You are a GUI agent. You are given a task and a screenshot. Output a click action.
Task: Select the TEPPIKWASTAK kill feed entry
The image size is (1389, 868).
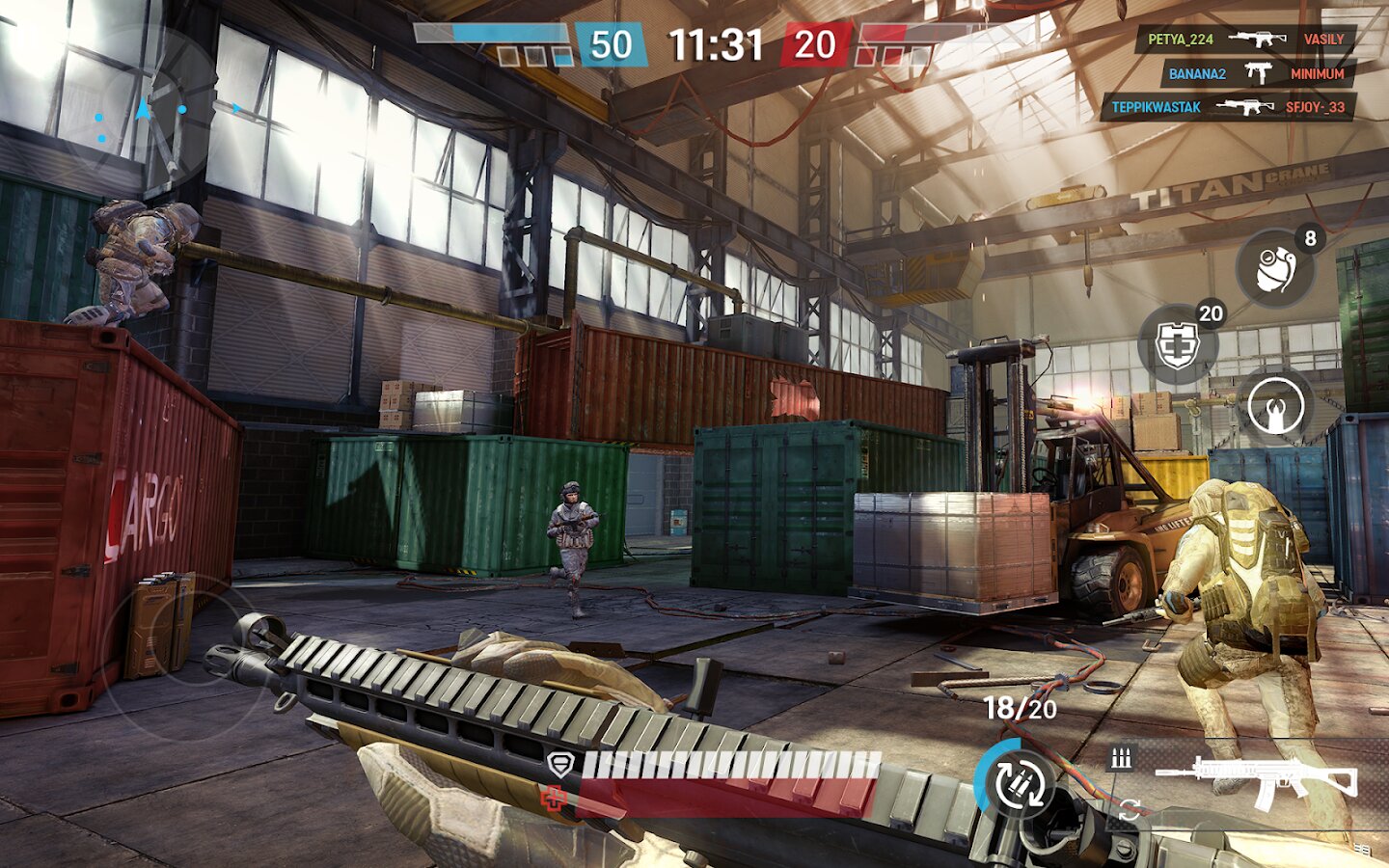click(1227, 107)
